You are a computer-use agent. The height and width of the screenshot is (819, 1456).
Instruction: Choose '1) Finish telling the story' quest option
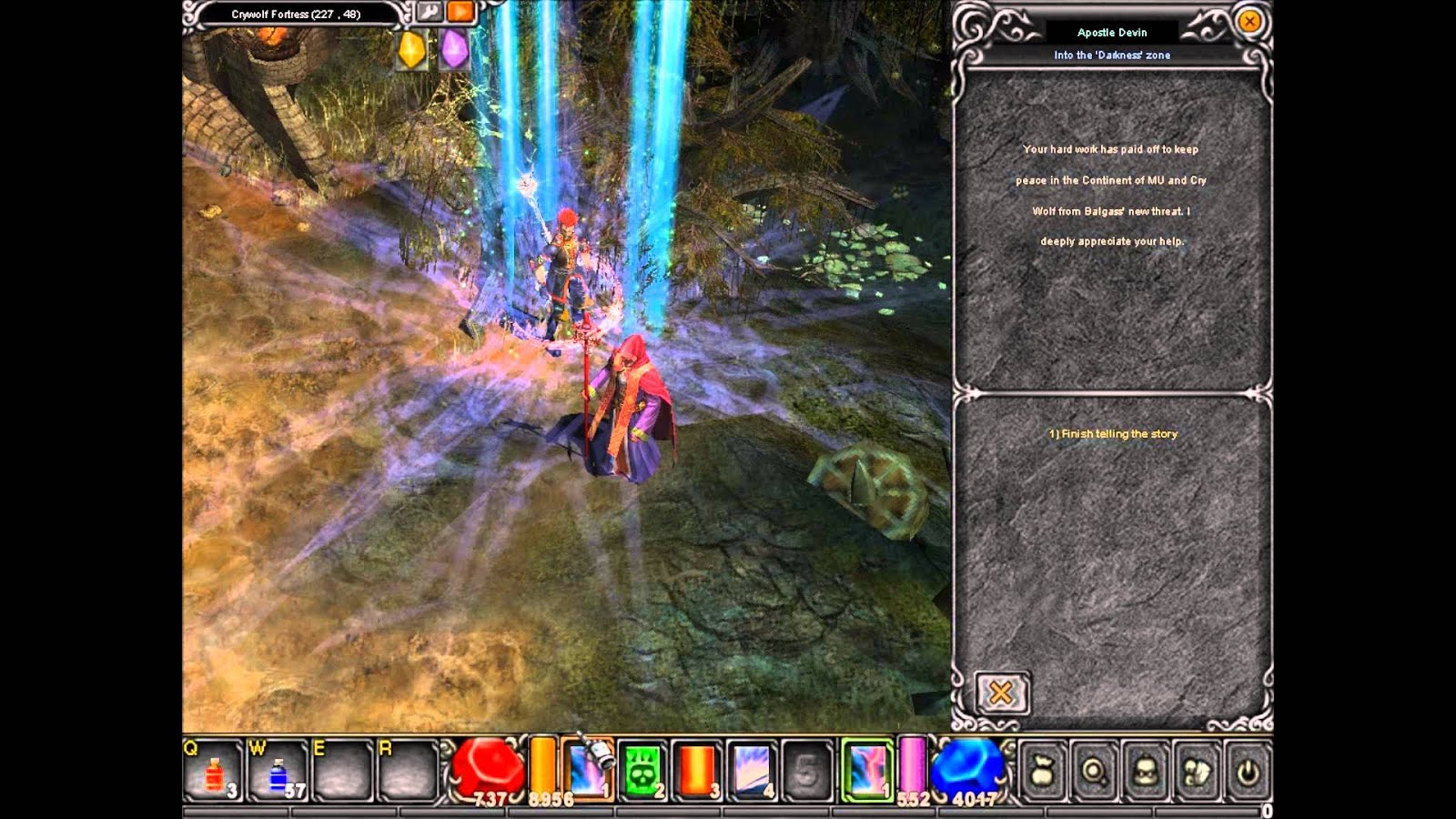tap(1114, 435)
